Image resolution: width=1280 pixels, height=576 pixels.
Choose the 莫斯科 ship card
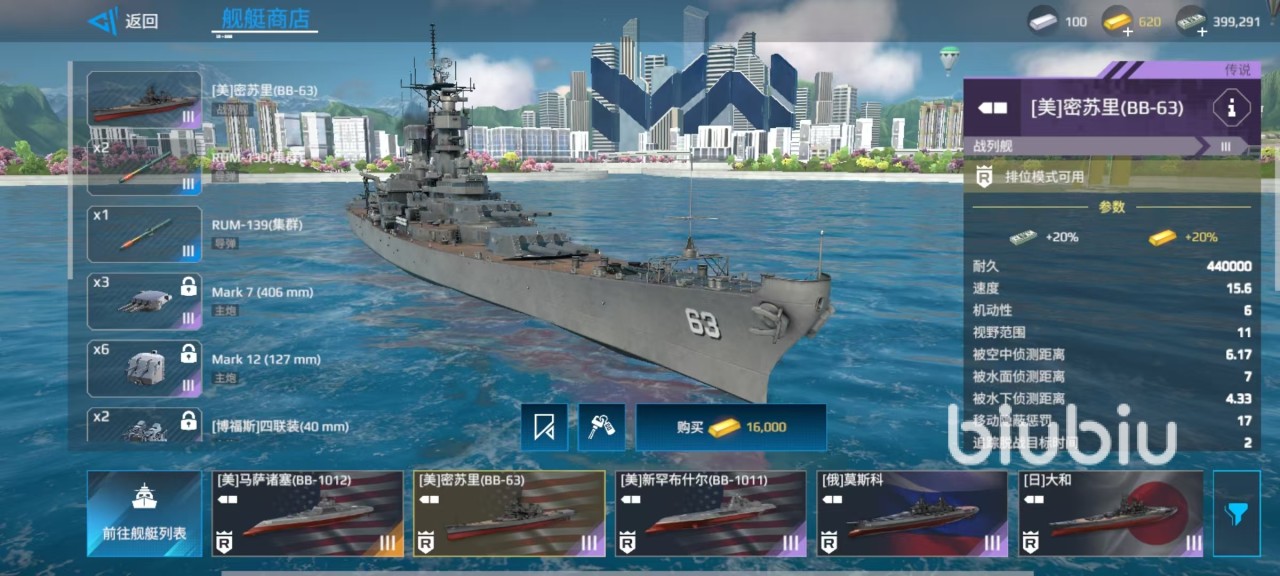pyautogui.click(x=911, y=513)
